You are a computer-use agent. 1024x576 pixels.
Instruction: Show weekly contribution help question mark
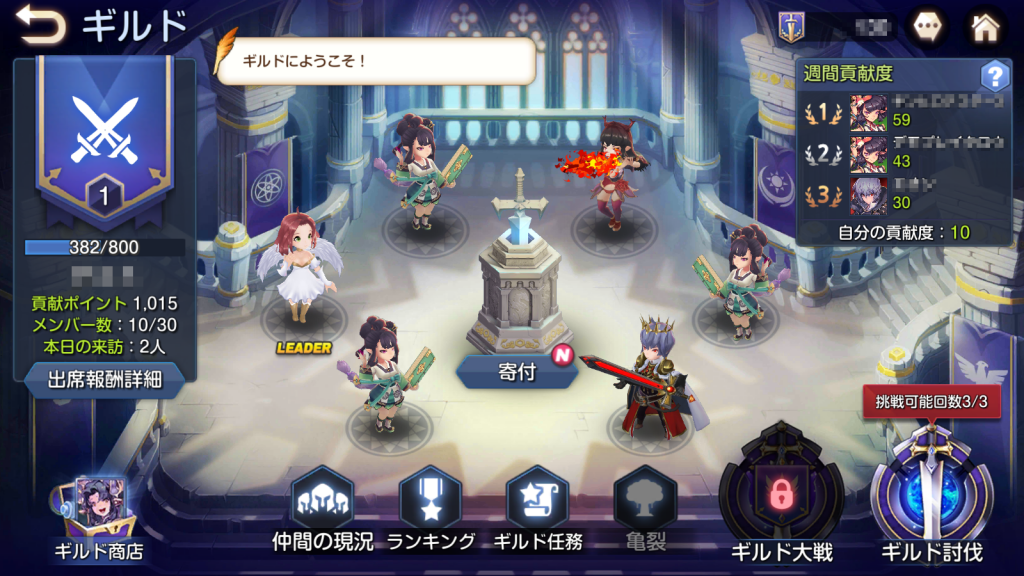pyautogui.click(x=994, y=75)
